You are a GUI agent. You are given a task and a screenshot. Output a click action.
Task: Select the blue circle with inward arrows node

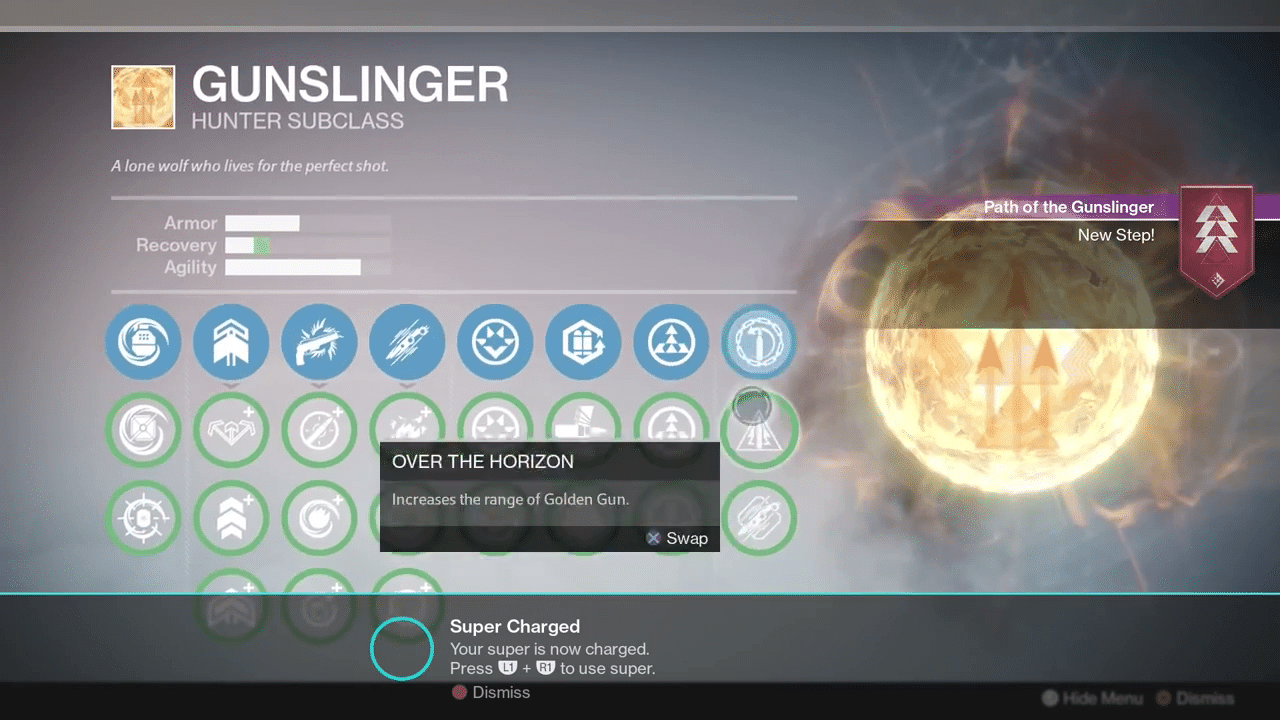[x=495, y=343]
